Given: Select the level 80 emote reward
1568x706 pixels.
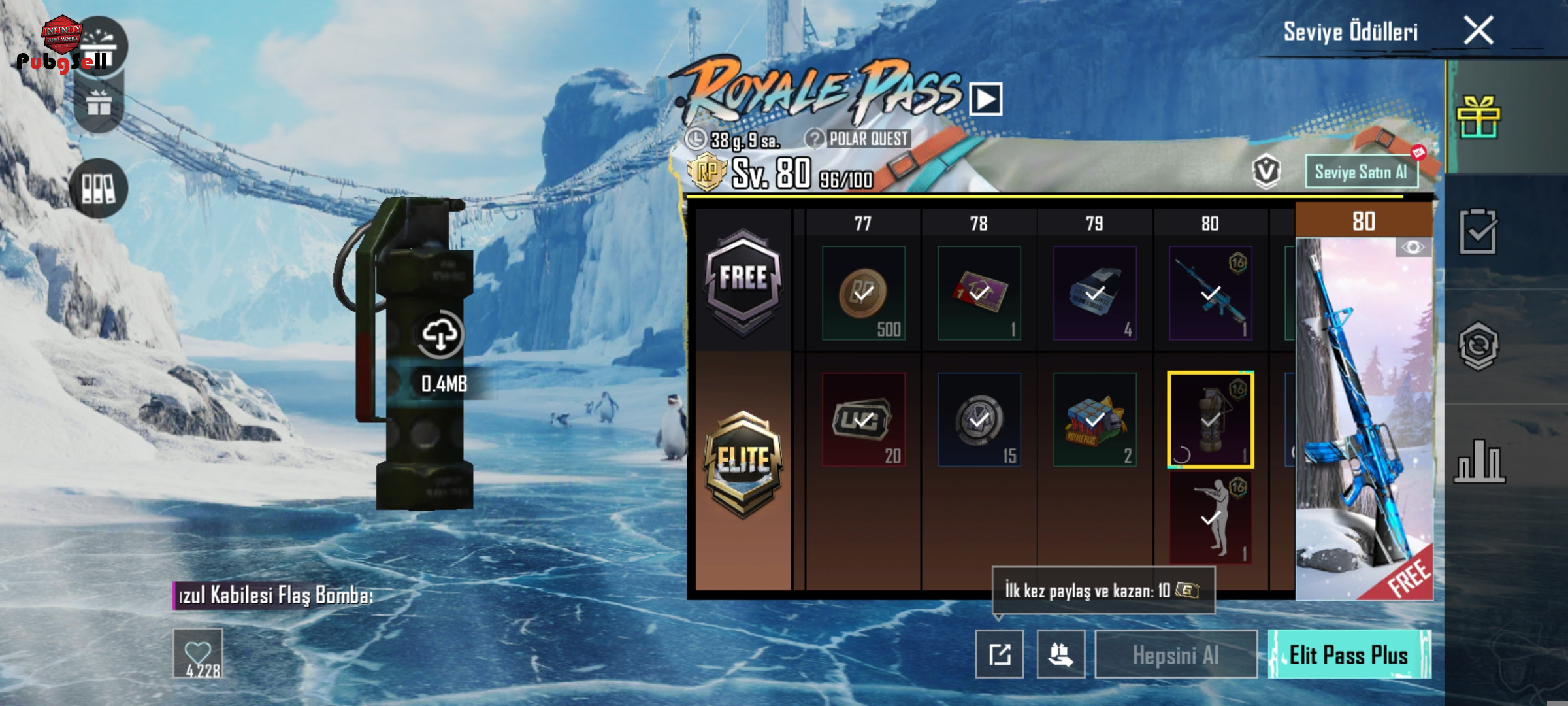Looking at the screenshot, I should tap(1210, 518).
